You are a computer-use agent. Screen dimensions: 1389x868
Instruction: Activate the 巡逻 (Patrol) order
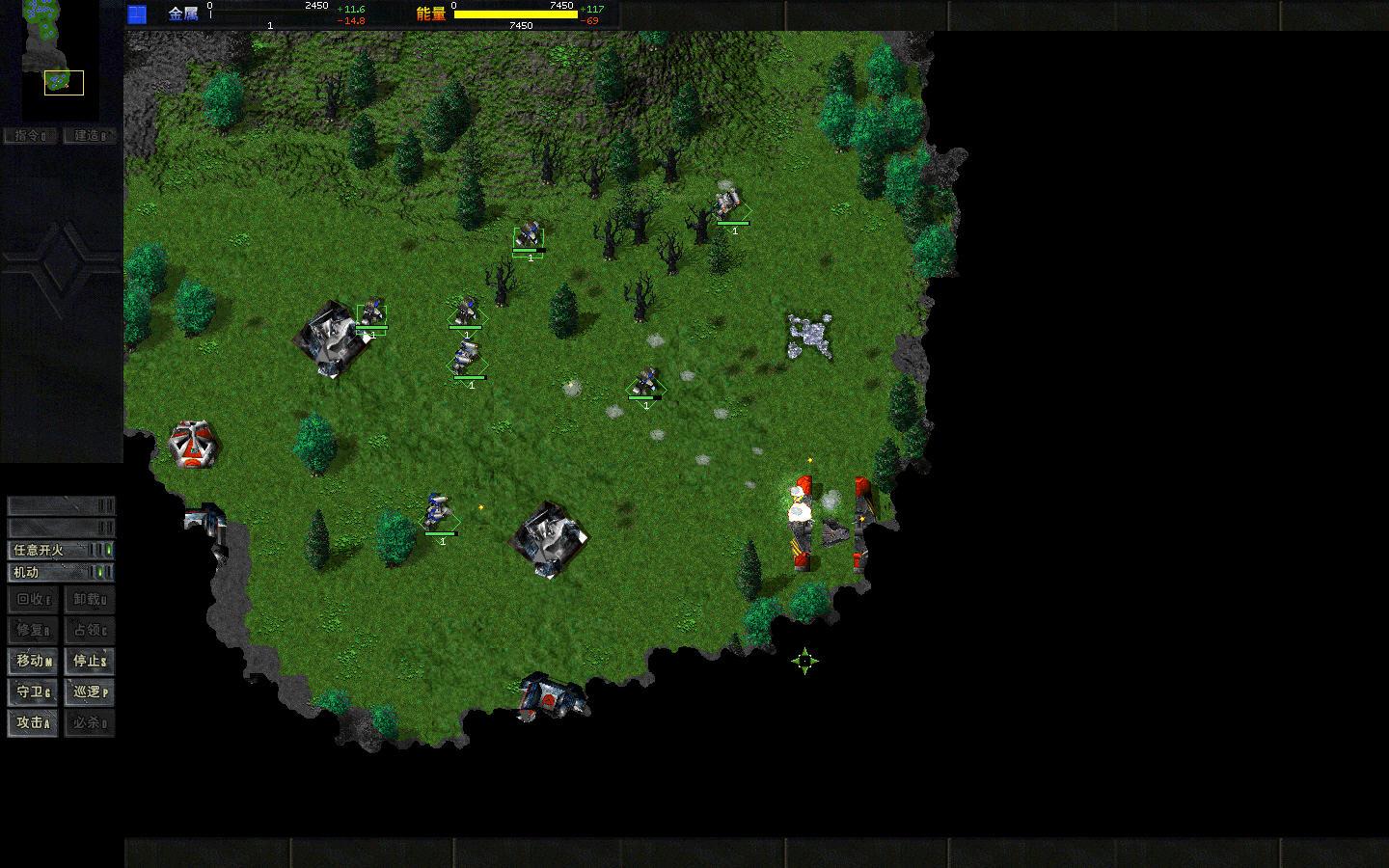pyautogui.click(x=90, y=692)
